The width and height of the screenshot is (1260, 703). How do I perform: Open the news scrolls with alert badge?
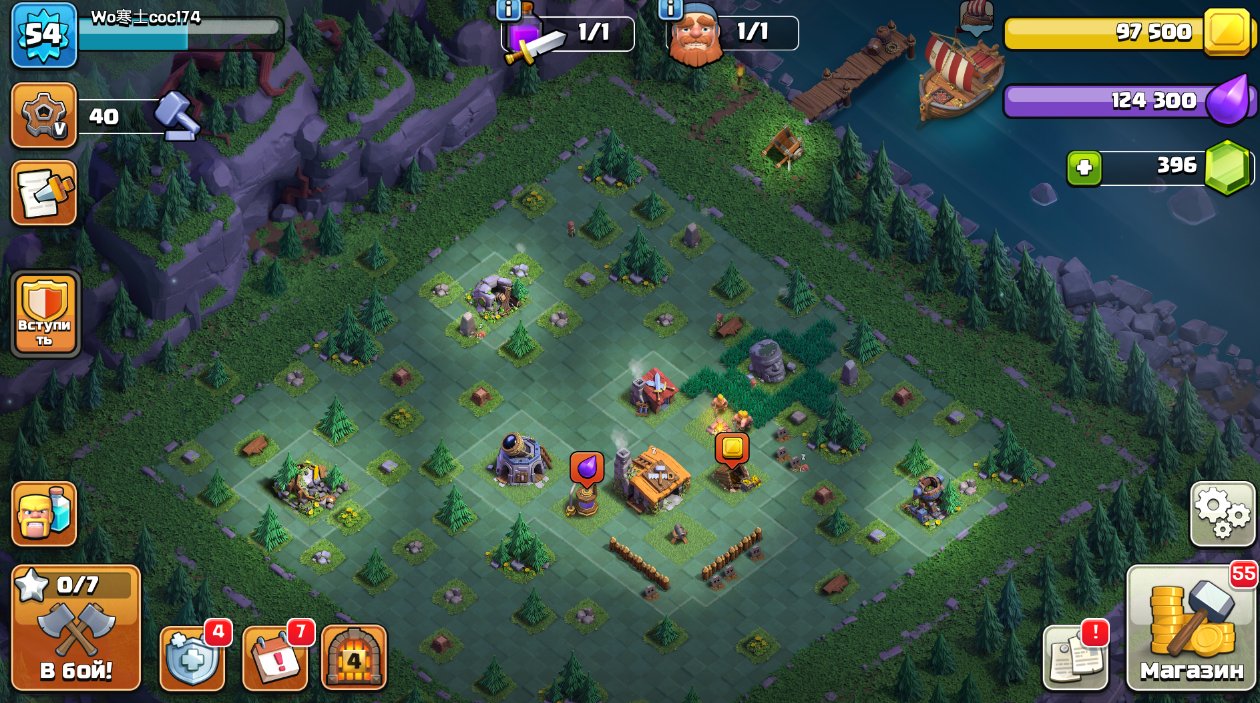1075,658
